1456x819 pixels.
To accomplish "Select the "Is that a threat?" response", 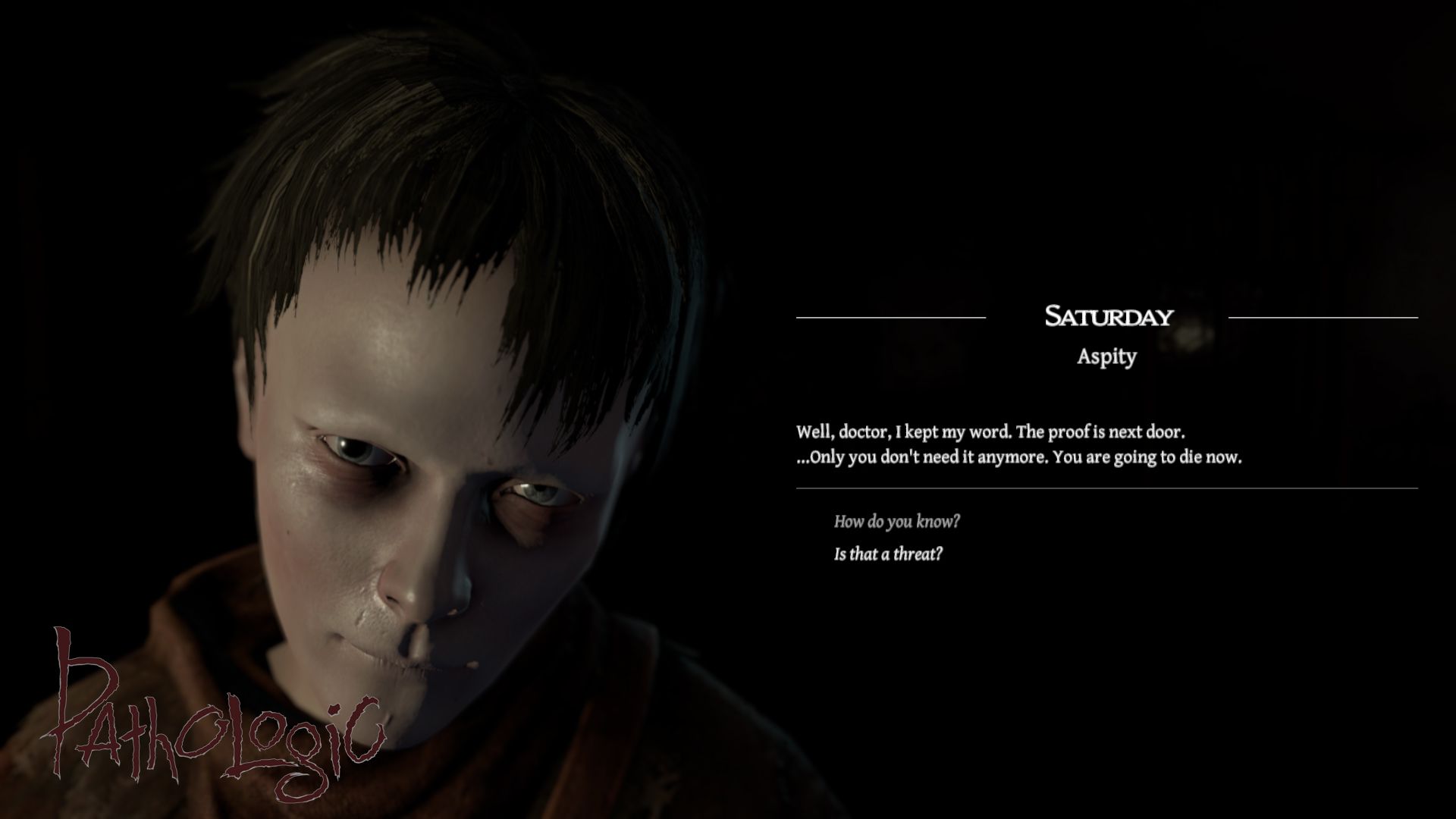I will [888, 554].
